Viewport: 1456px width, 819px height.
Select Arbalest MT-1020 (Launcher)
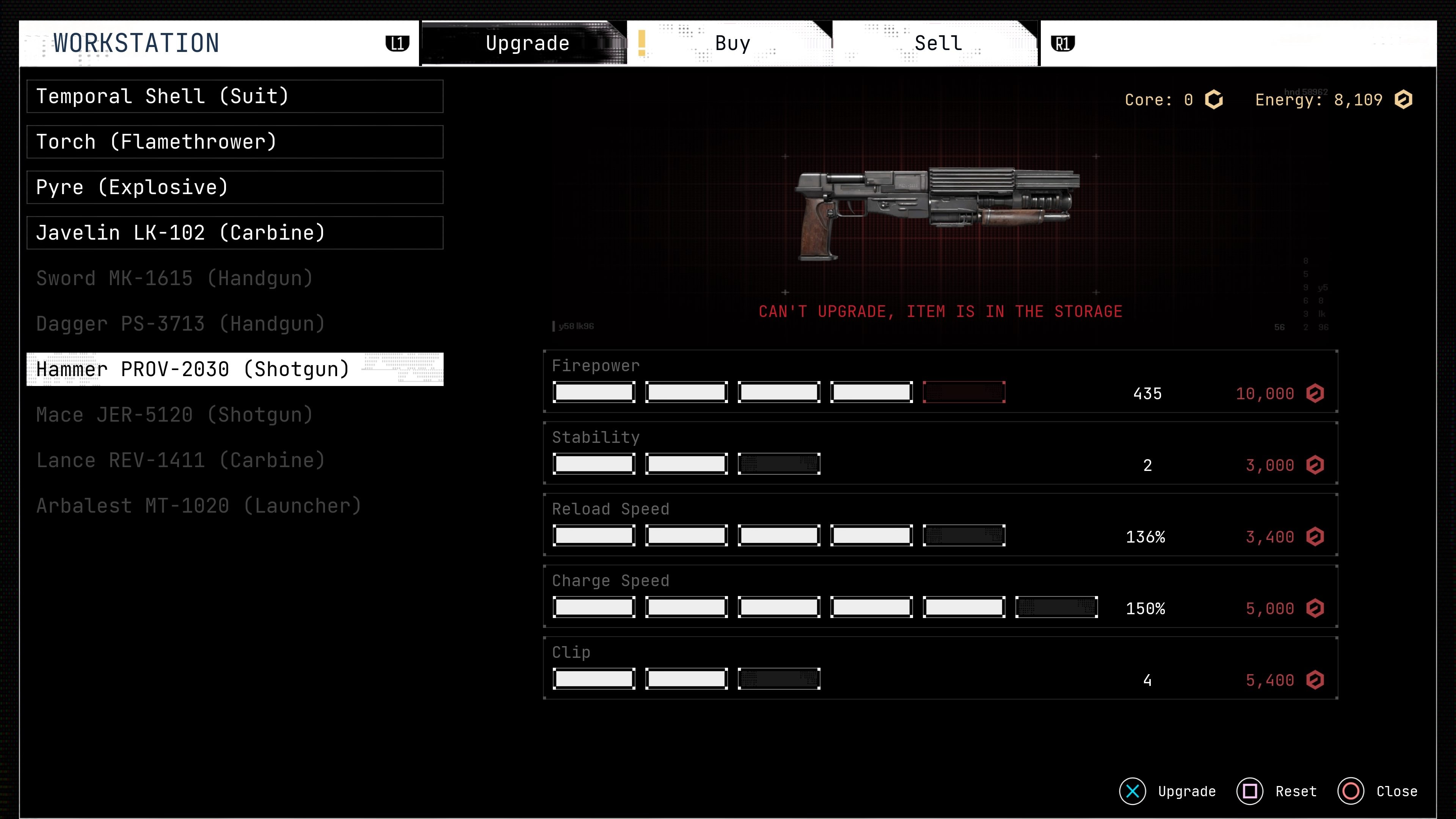235,506
